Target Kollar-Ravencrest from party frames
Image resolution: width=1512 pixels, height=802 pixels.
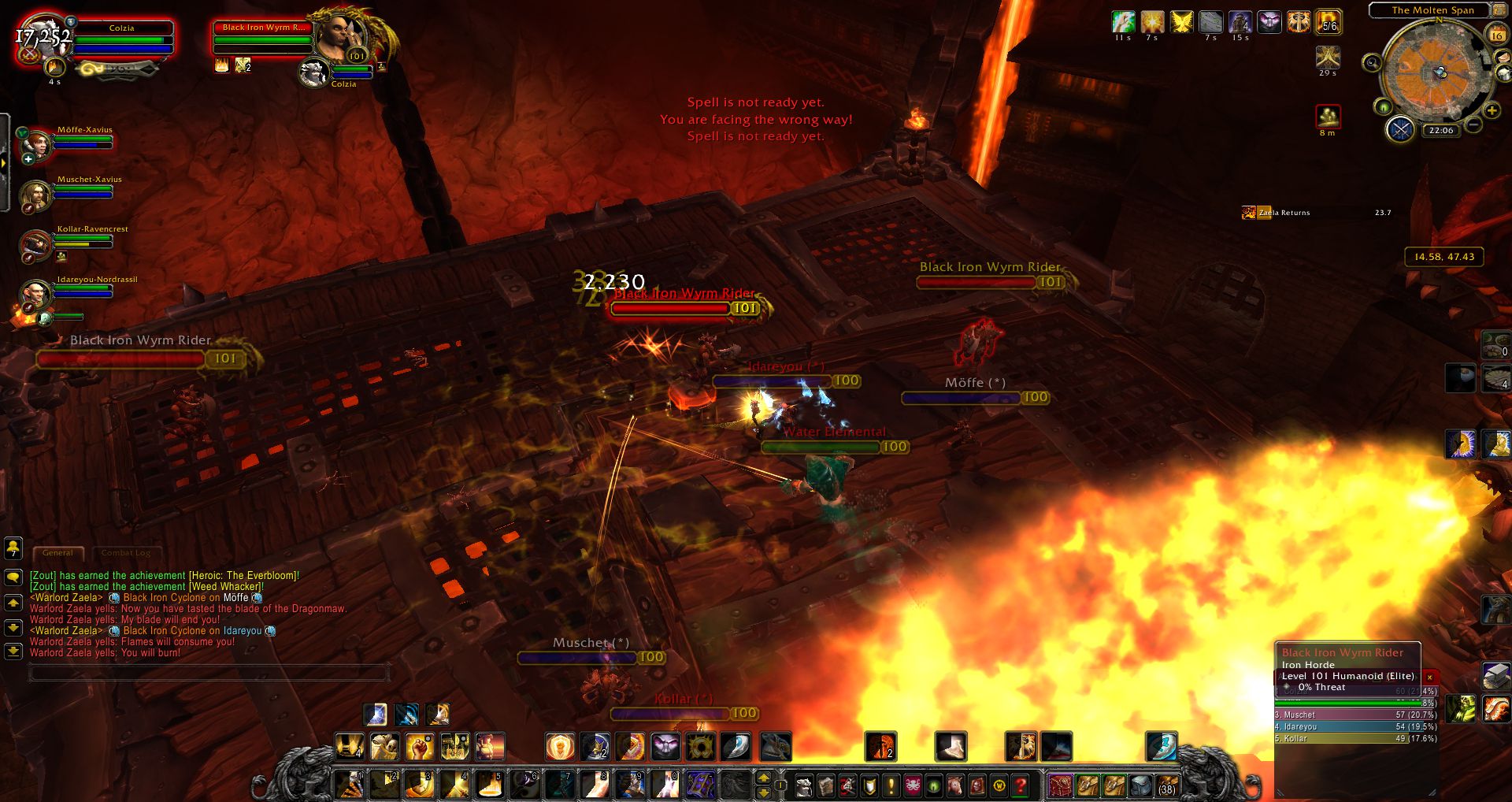coord(35,243)
